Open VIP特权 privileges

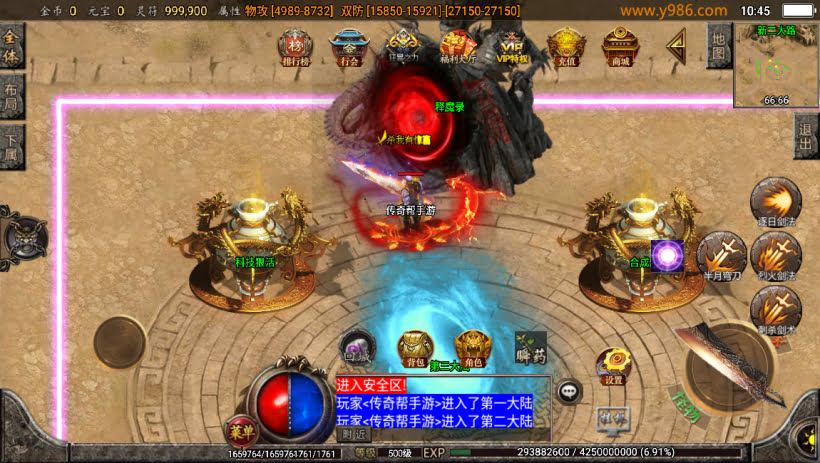pyautogui.click(x=511, y=46)
